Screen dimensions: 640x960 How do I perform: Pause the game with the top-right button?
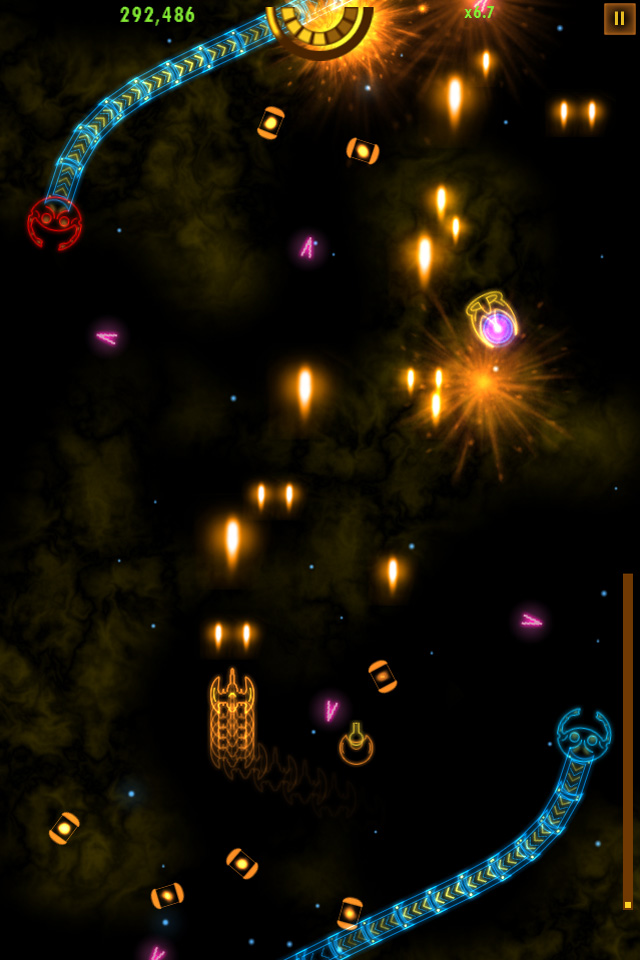[619, 19]
